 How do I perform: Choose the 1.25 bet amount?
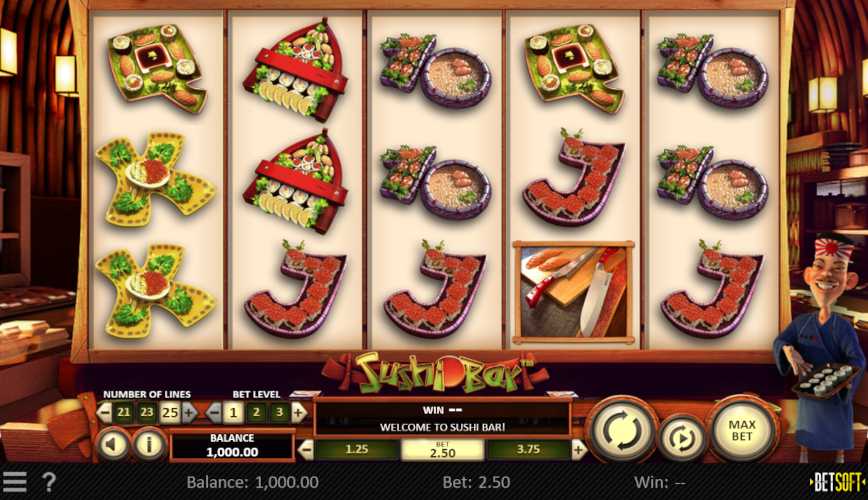coord(357,450)
